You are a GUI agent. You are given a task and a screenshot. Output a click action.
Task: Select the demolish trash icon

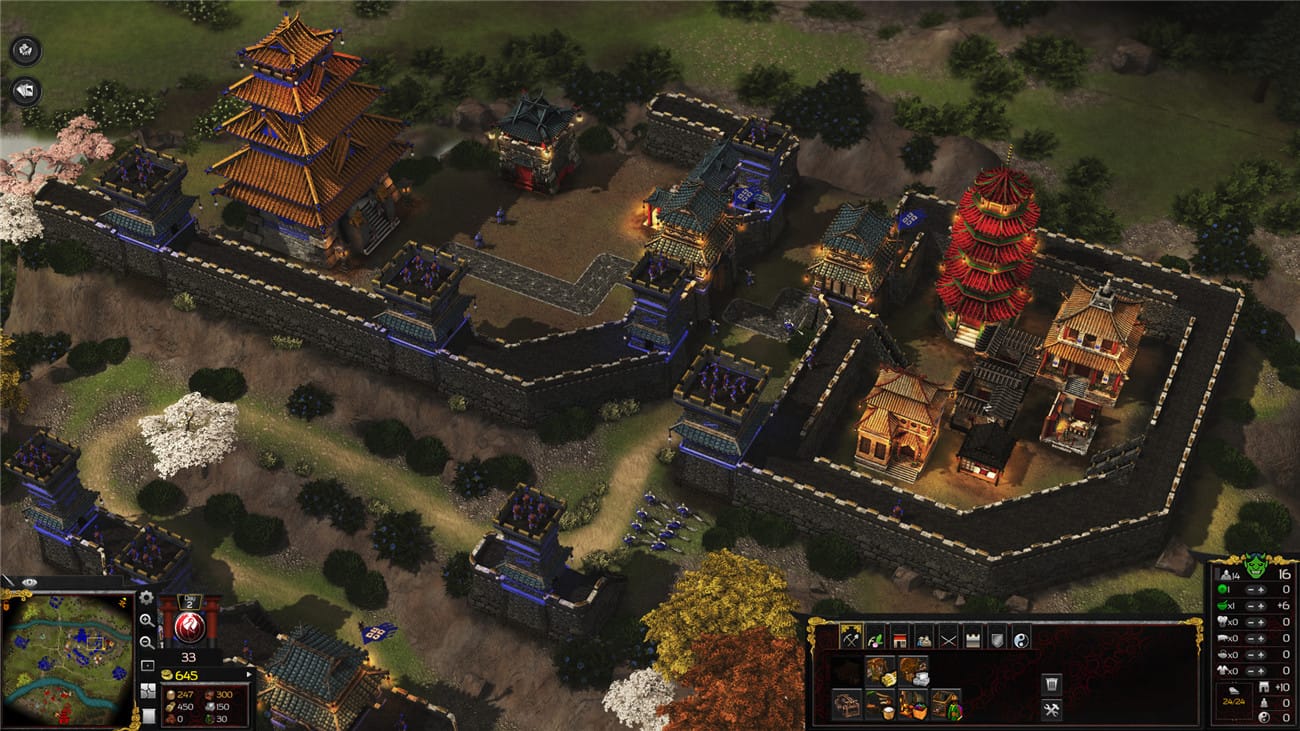pos(1052,682)
